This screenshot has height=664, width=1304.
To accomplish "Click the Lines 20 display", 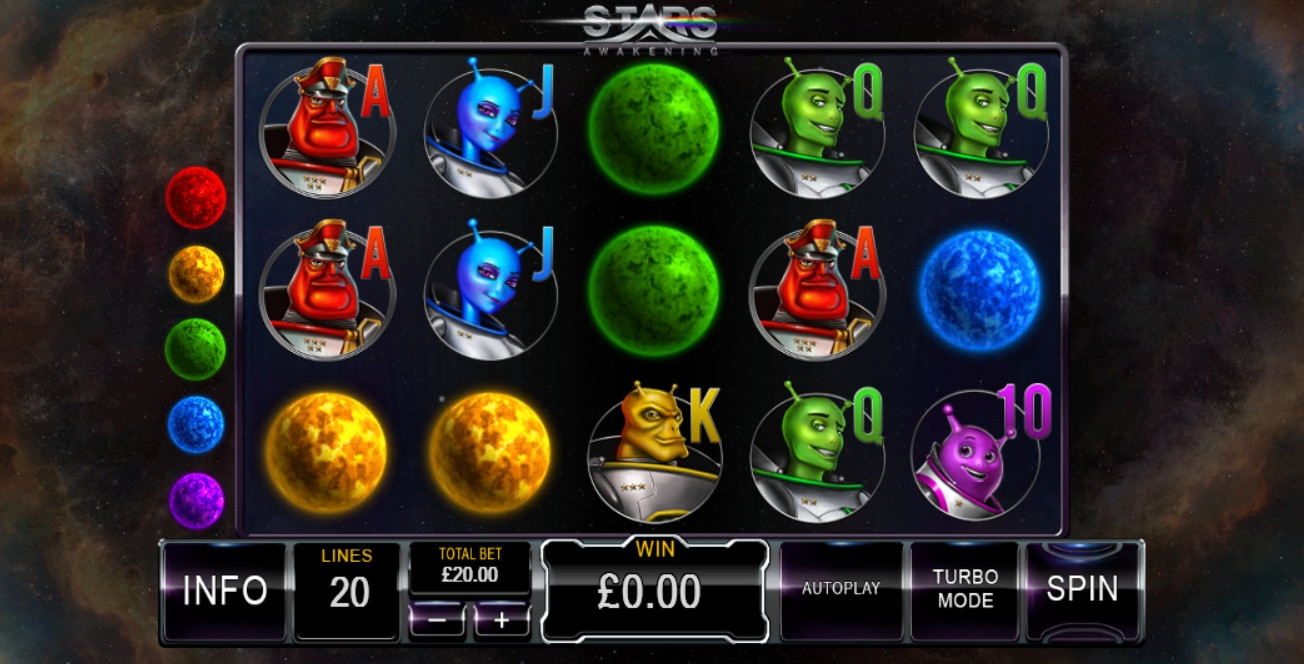I will [348, 590].
